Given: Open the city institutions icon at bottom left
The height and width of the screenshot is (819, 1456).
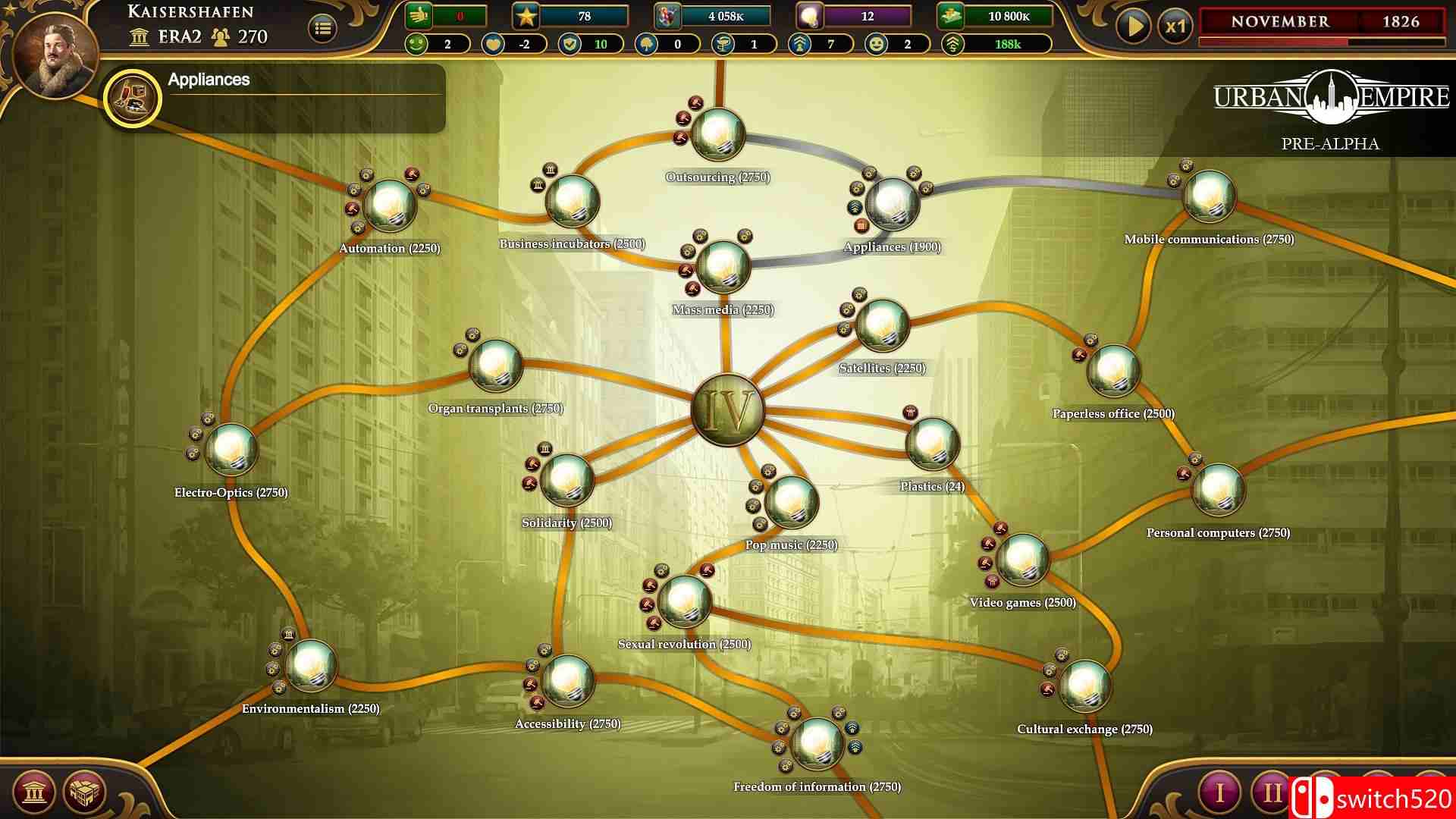Looking at the screenshot, I should click(33, 789).
